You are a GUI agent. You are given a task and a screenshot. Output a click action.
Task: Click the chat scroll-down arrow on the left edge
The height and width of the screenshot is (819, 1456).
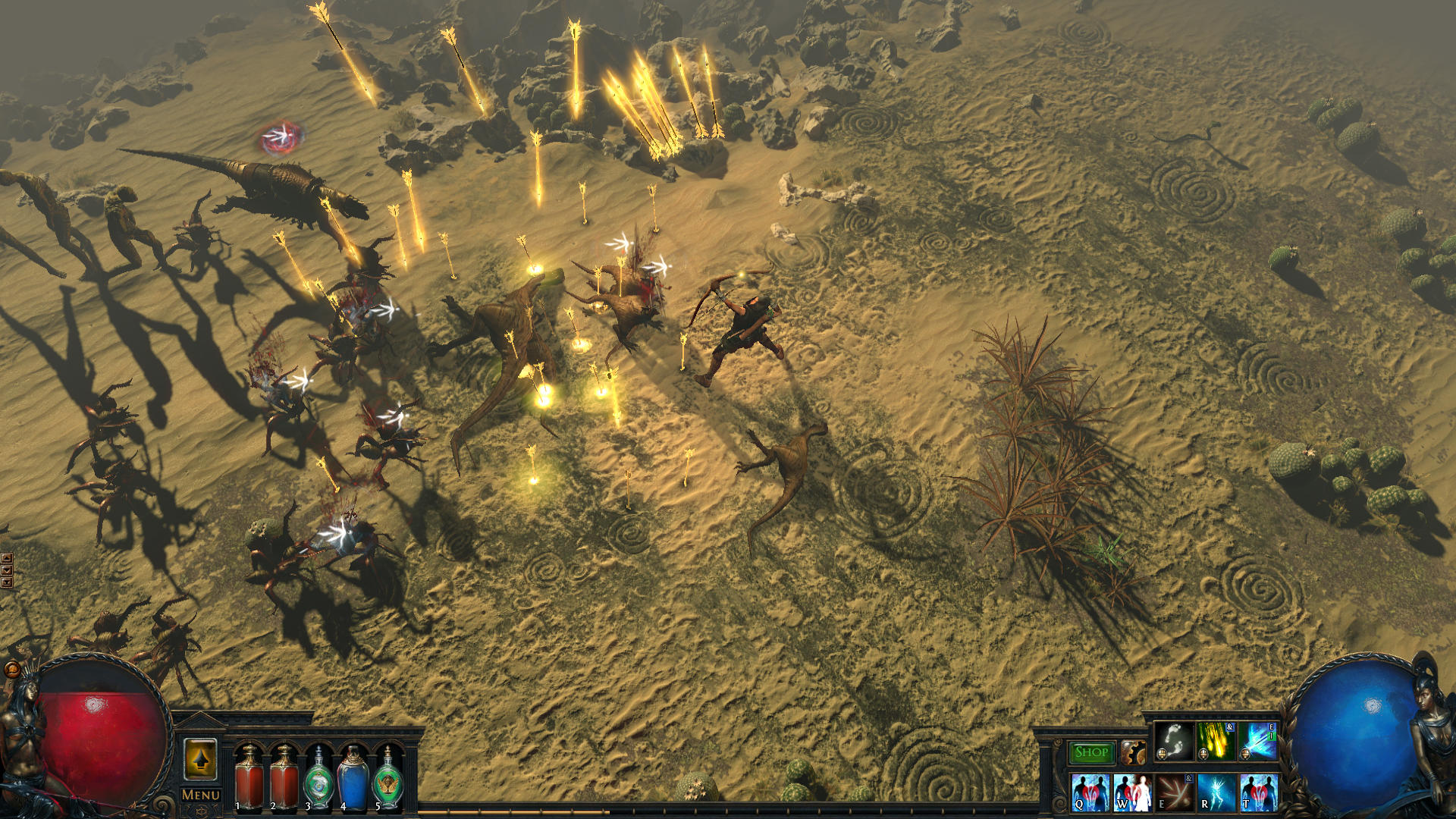point(6,570)
